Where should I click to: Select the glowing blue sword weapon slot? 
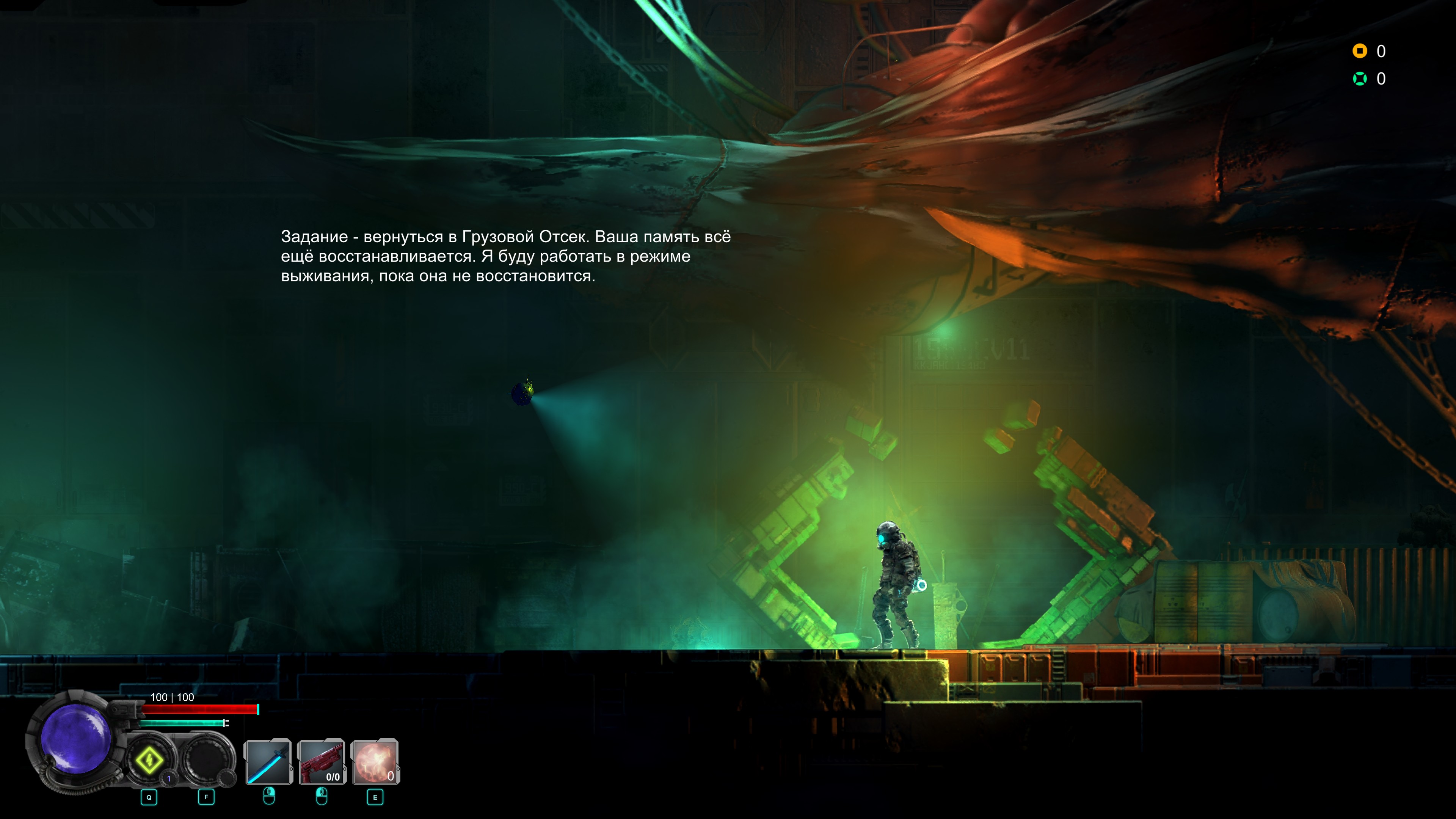coord(268,762)
